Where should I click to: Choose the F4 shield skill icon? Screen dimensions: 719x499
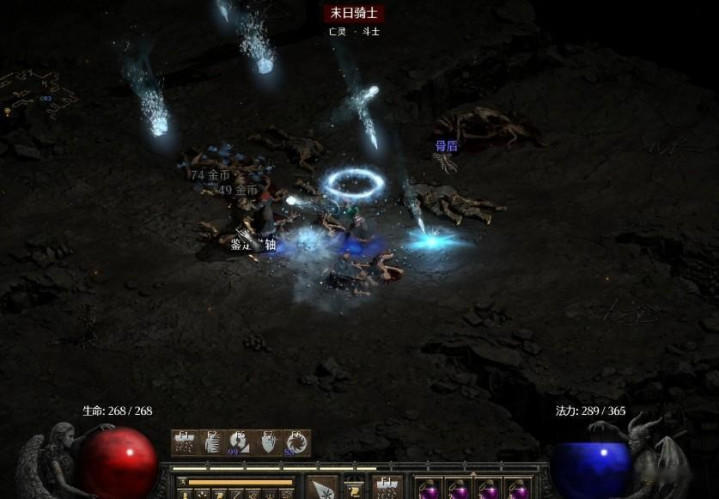coord(269,443)
